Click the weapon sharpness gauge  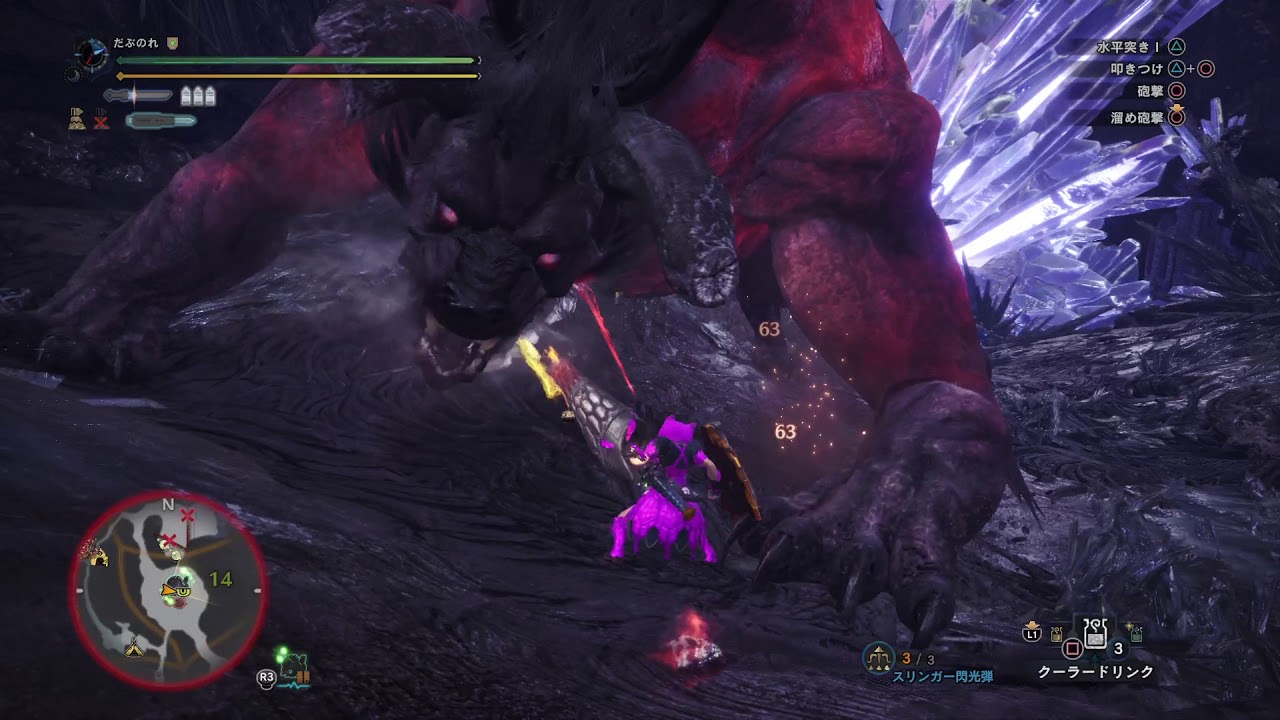click(138, 96)
